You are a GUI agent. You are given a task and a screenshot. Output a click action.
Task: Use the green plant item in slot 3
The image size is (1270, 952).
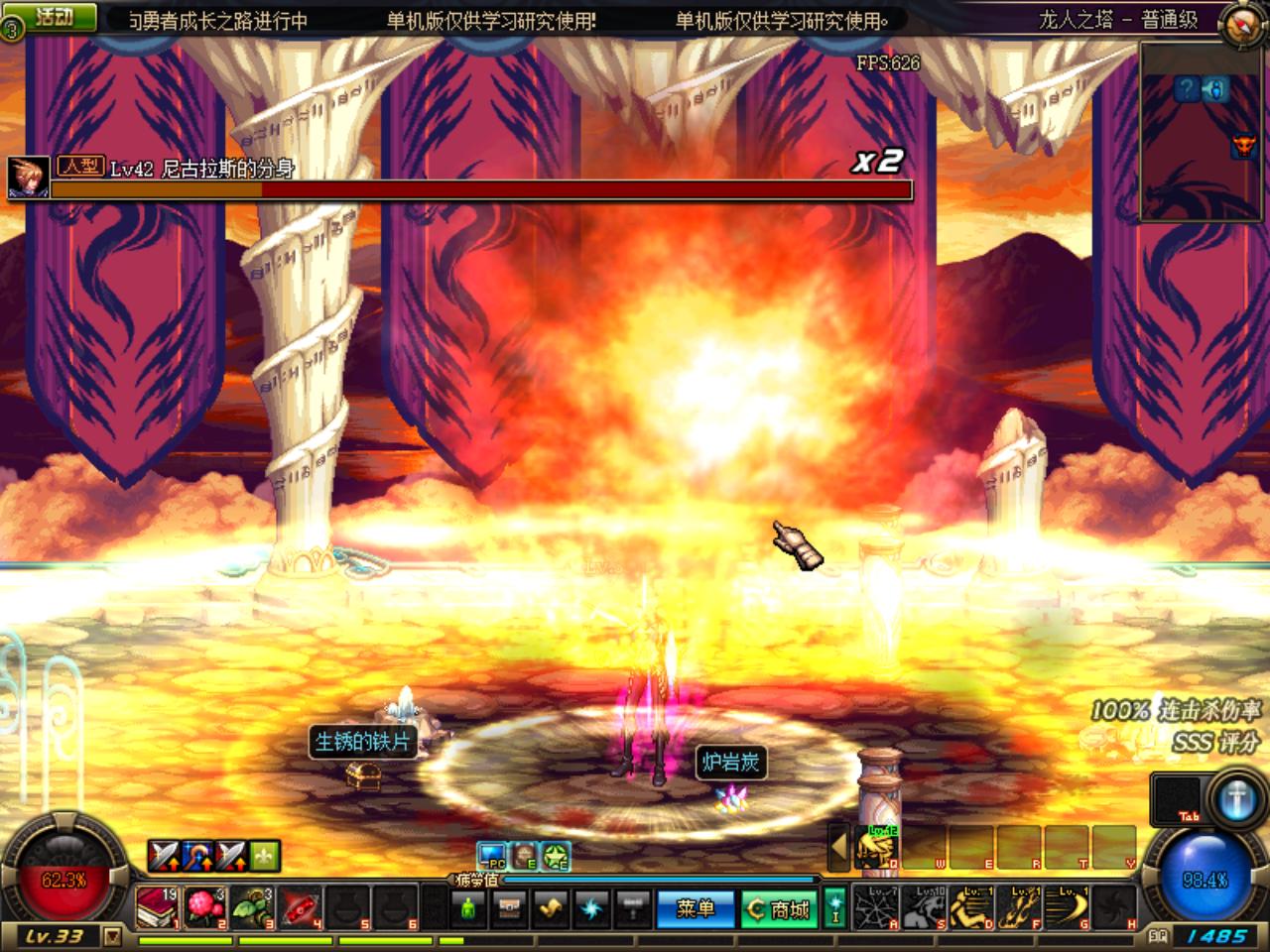[x=251, y=908]
